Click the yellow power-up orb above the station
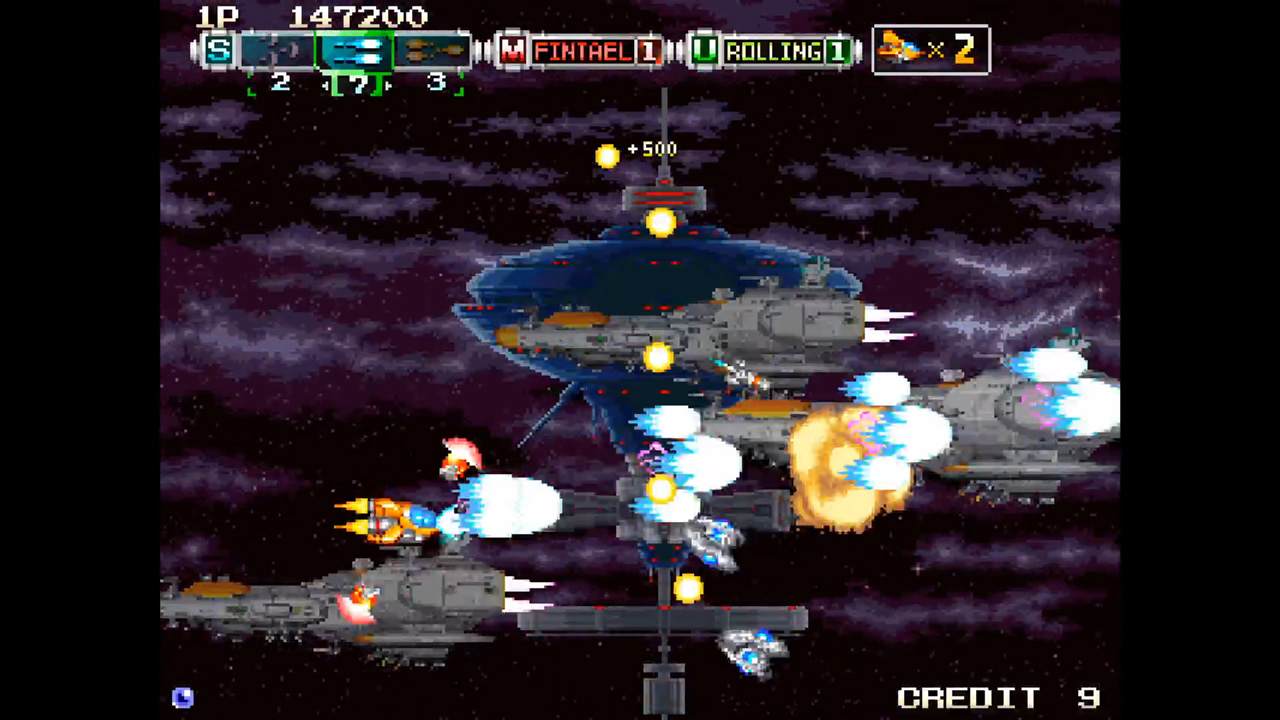The width and height of the screenshot is (1280, 720). tap(662, 224)
